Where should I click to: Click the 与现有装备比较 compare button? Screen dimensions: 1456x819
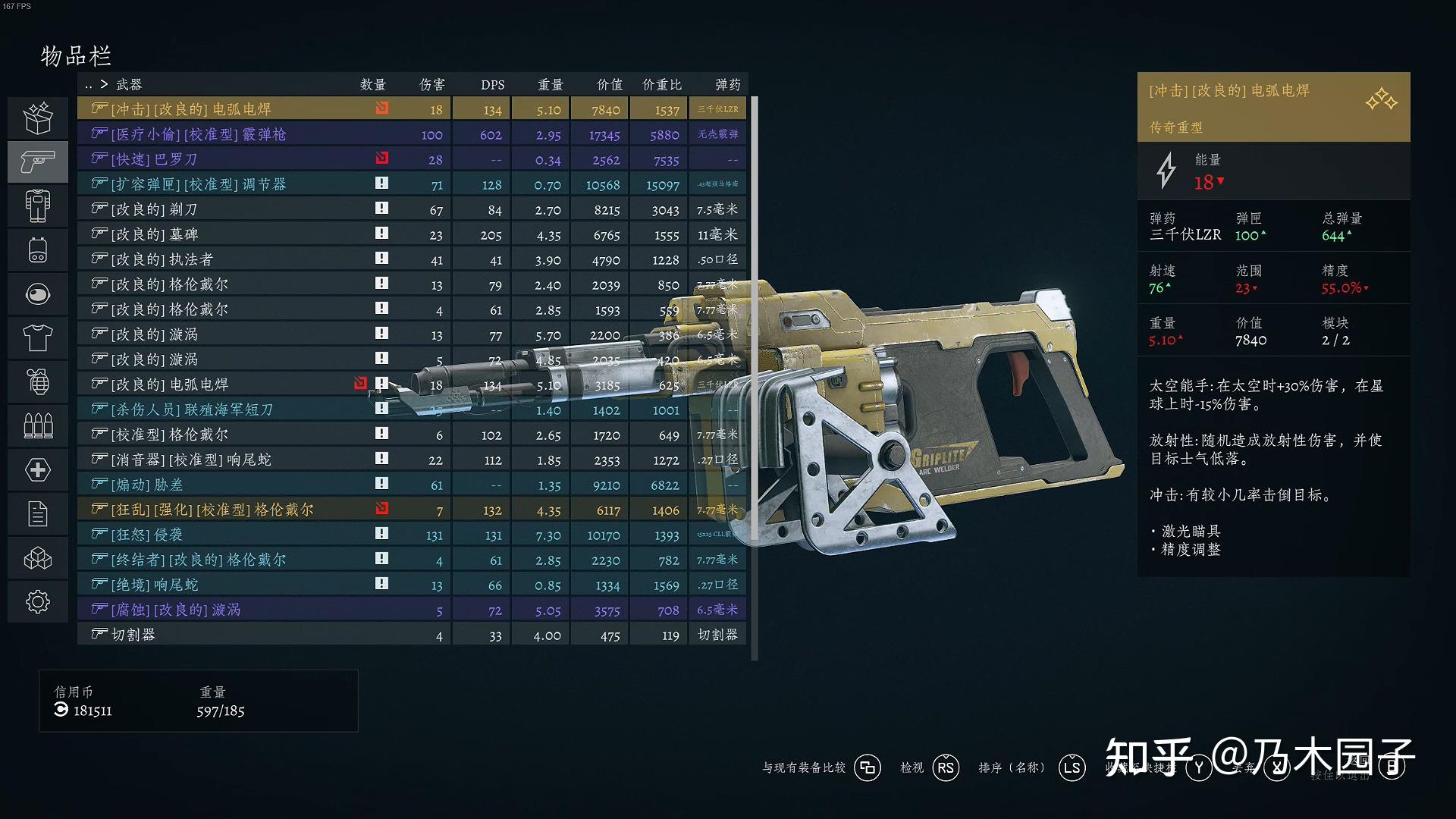point(804,767)
